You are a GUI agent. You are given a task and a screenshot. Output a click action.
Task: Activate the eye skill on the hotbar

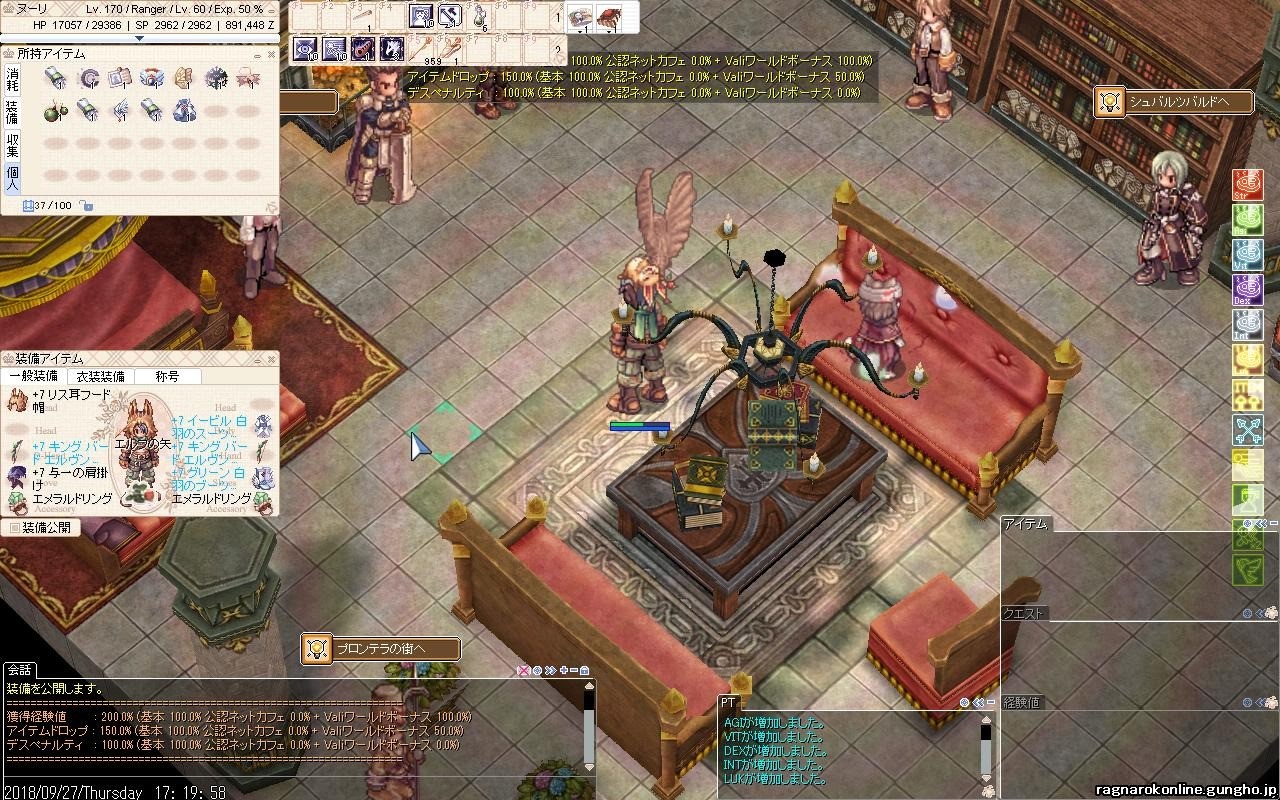(306, 47)
